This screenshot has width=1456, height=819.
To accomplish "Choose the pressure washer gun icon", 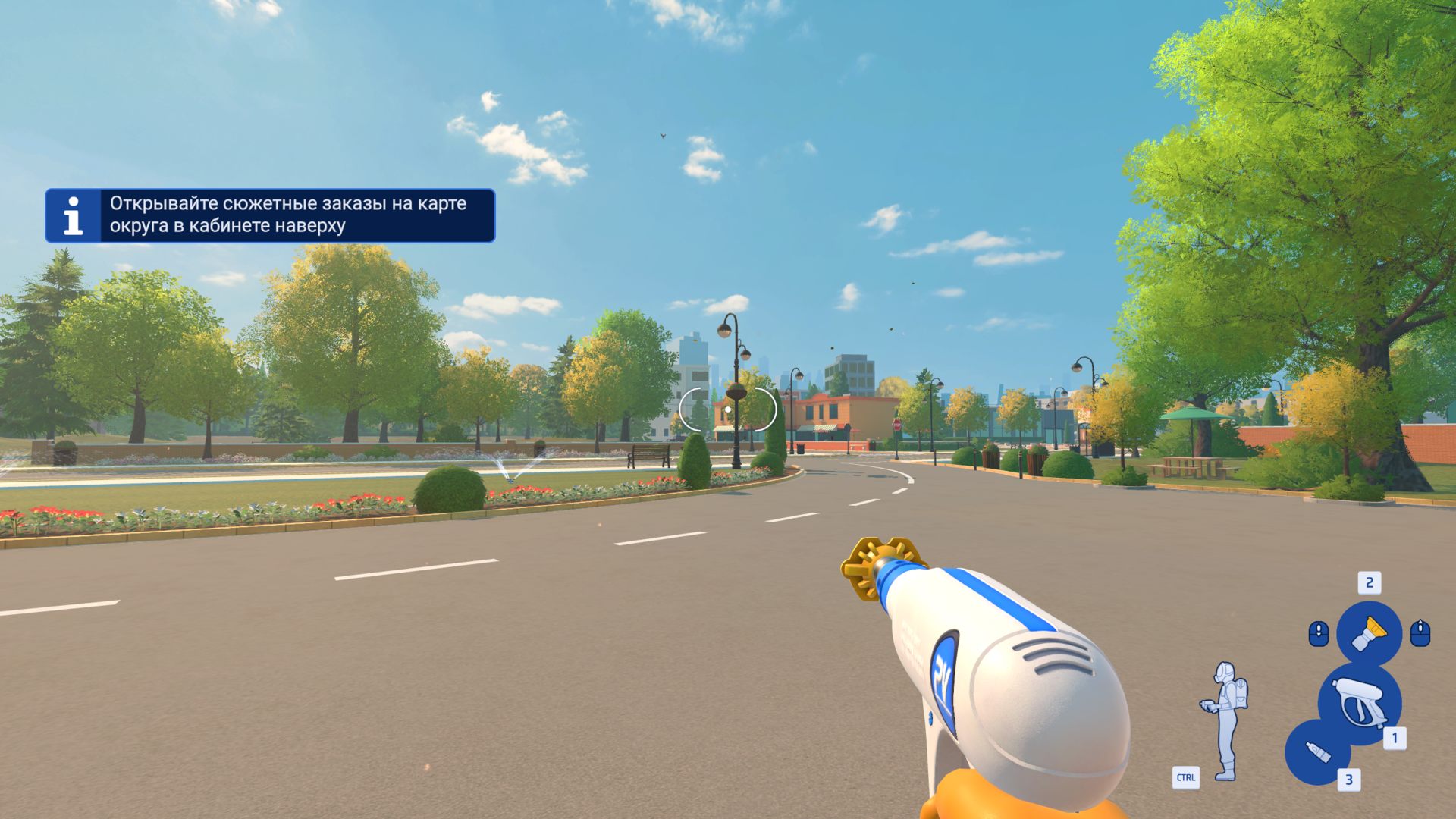I will [1359, 703].
